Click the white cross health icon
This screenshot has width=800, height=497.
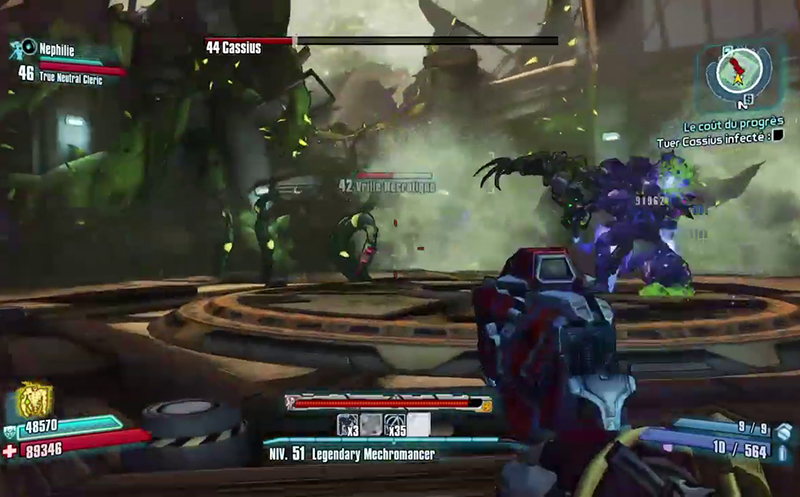(x=12, y=452)
